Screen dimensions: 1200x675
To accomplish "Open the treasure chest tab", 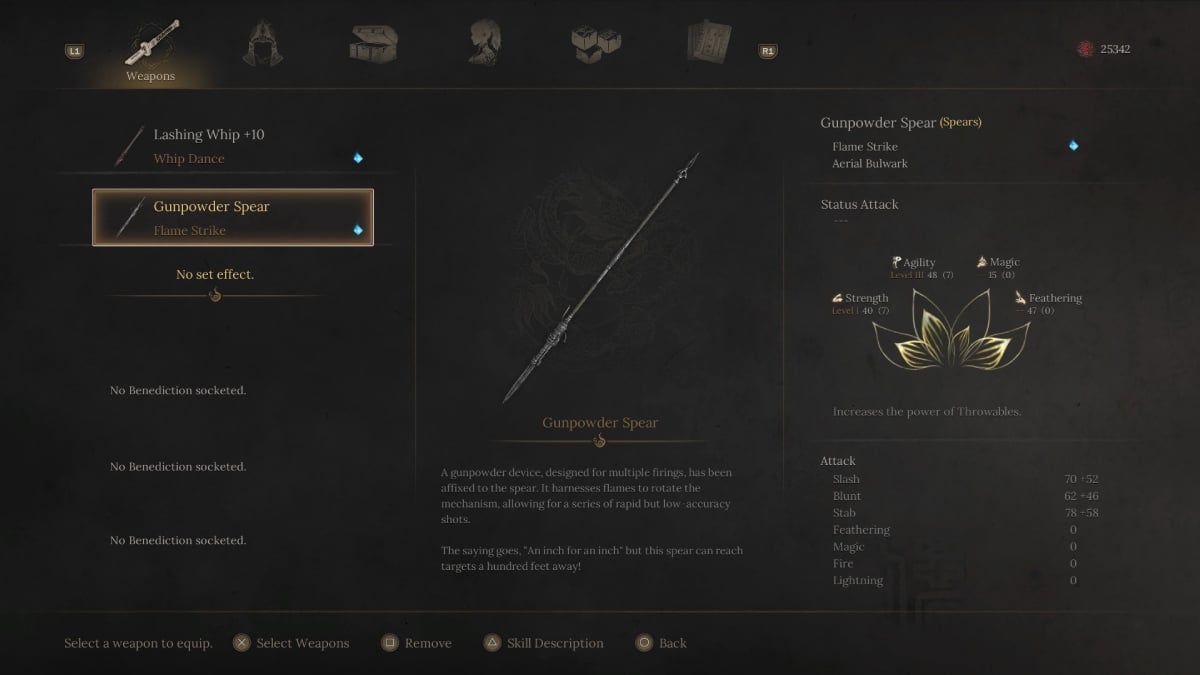I will tap(374, 43).
